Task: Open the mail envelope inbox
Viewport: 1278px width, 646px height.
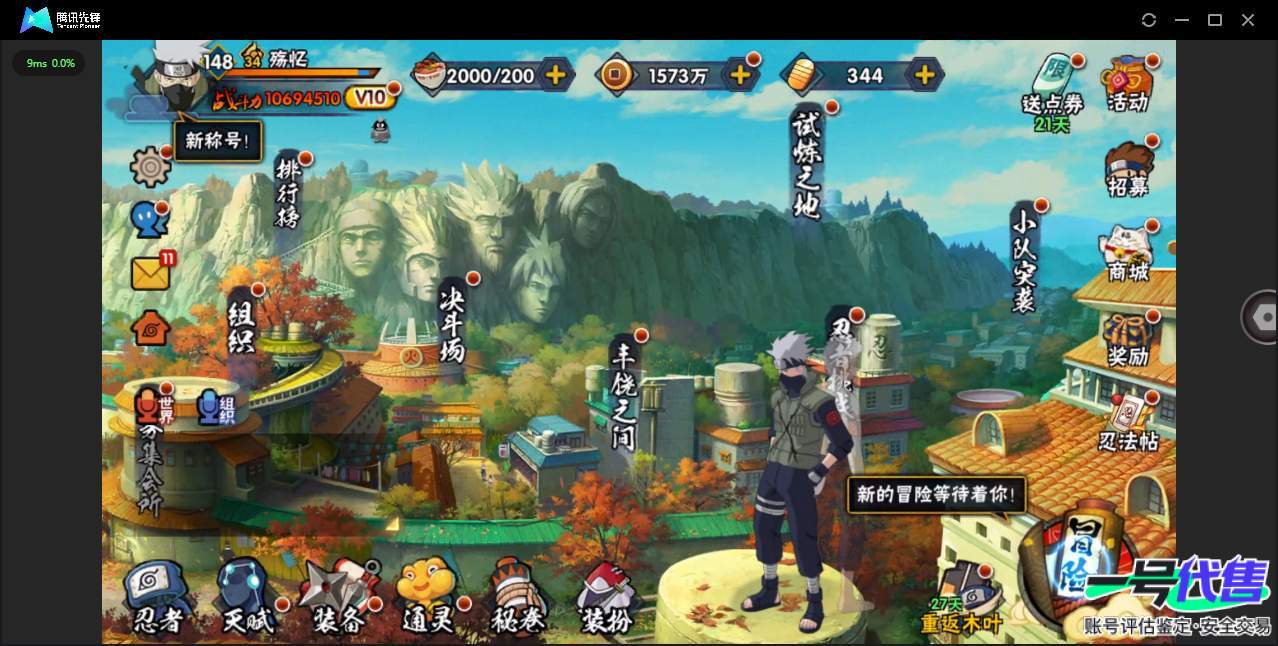Action: [151, 273]
